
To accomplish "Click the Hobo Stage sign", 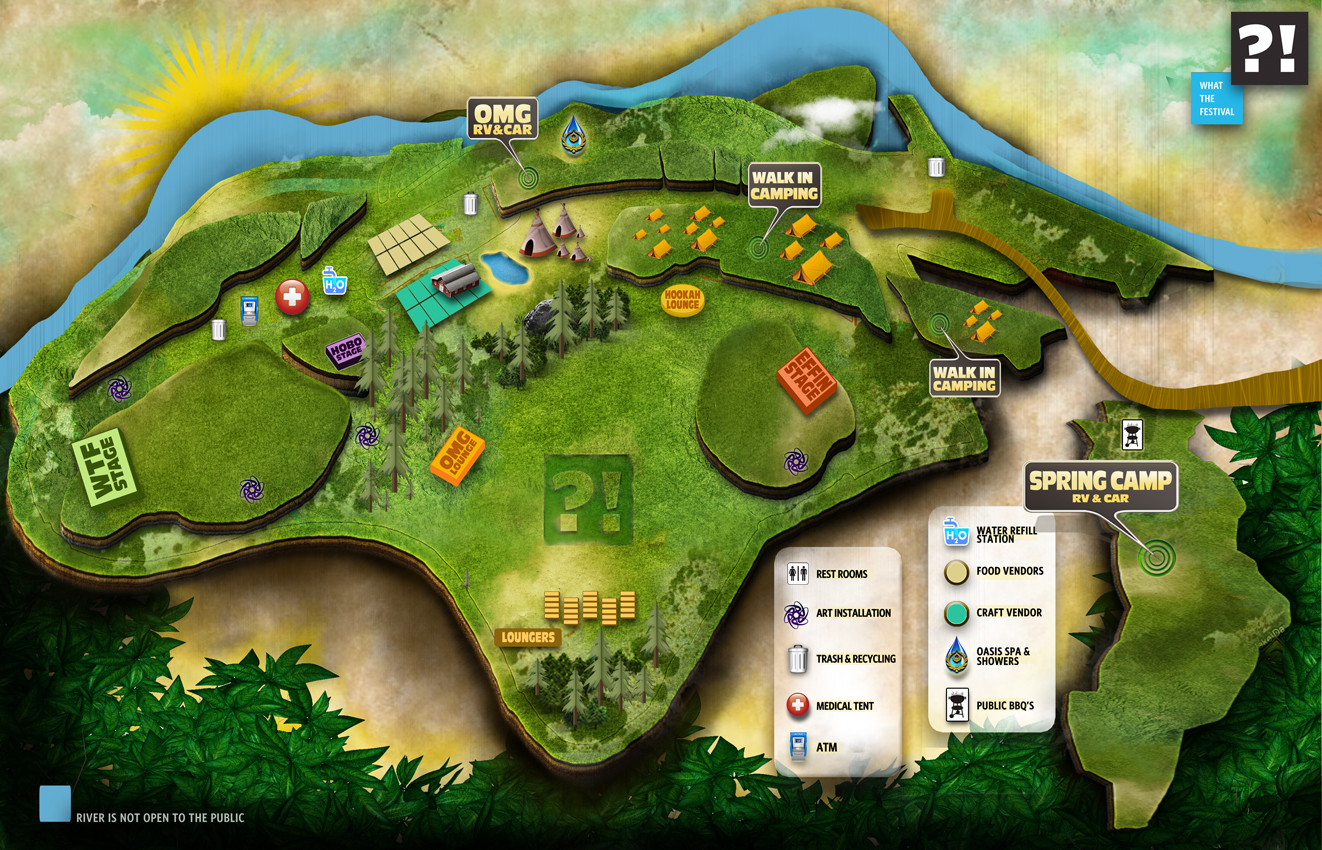I will [x=345, y=351].
